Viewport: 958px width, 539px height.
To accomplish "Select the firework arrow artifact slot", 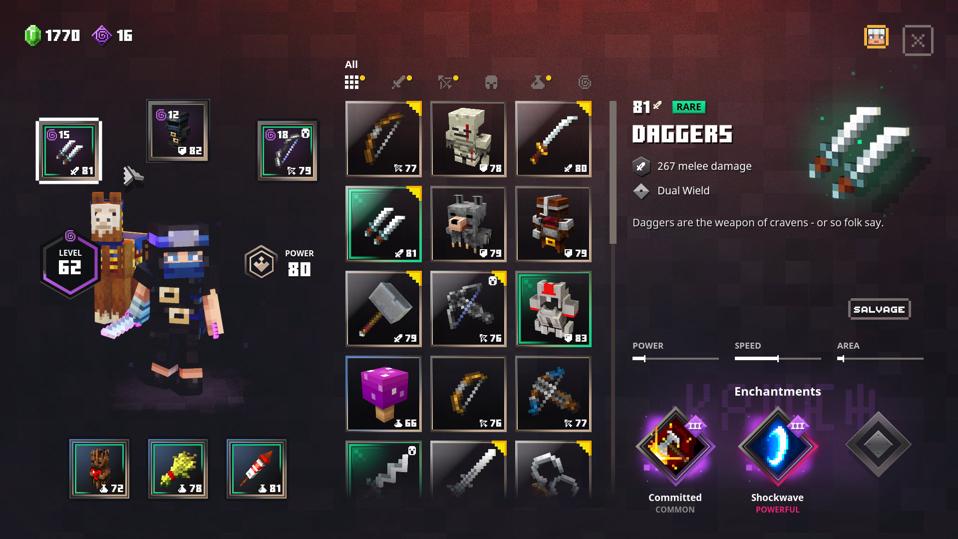I will point(256,468).
